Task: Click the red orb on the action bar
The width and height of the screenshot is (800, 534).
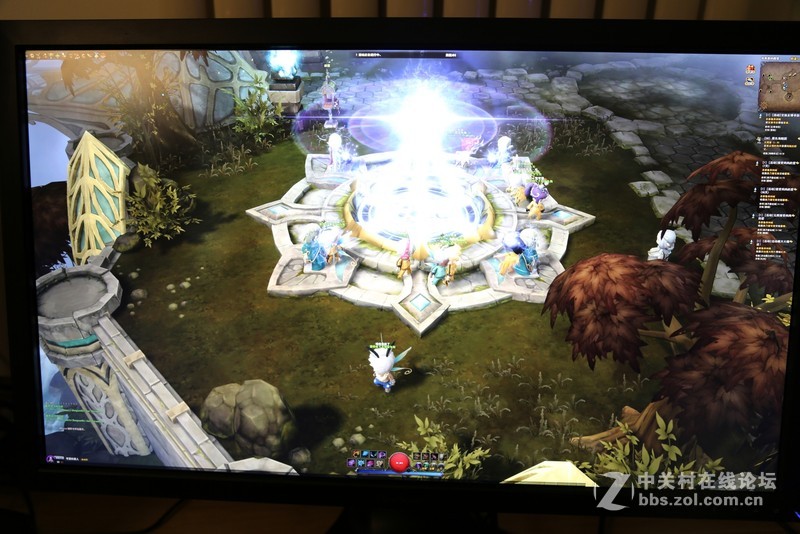Action: click(398, 461)
